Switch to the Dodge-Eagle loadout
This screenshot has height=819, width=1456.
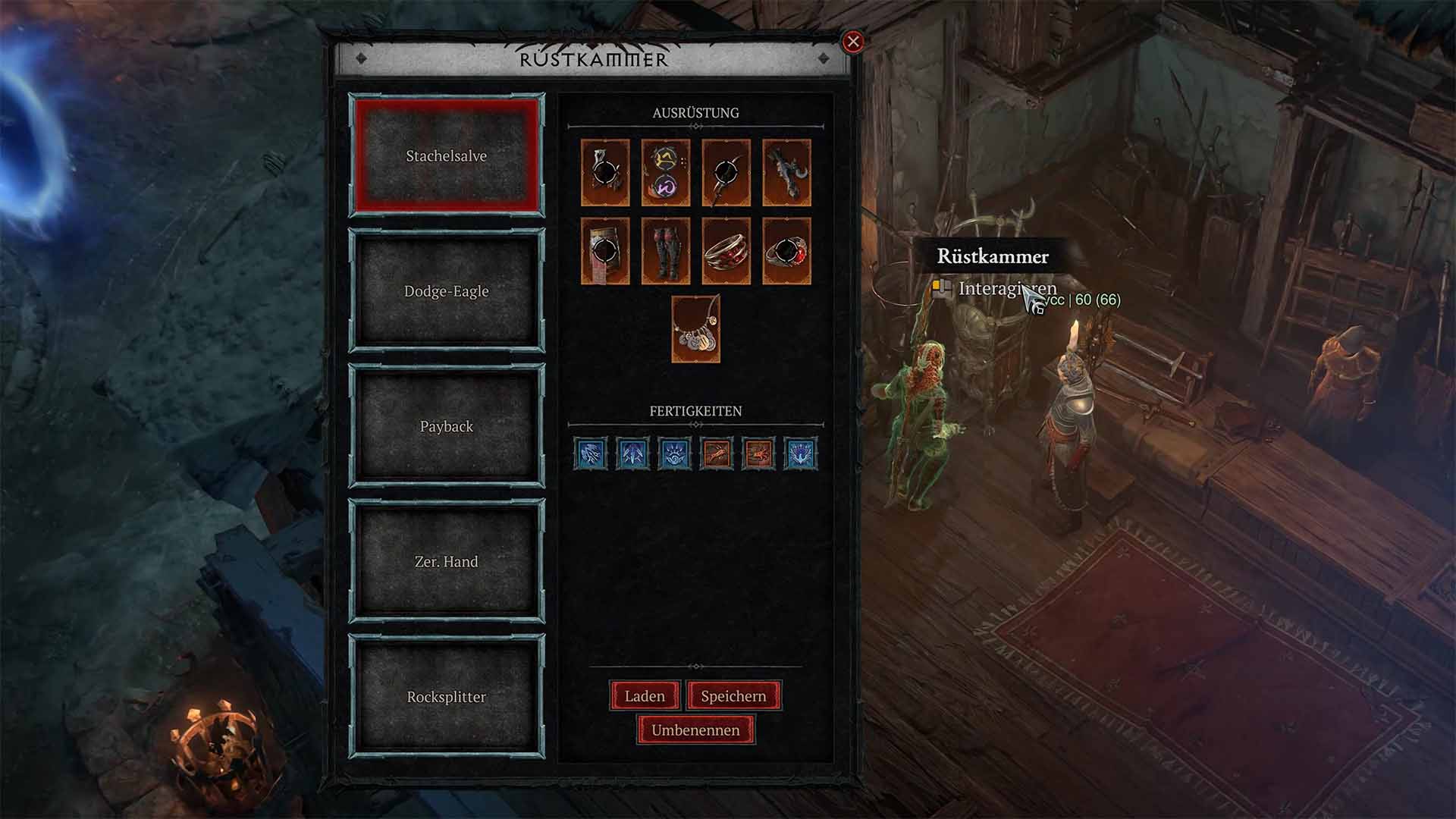(x=446, y=290)
